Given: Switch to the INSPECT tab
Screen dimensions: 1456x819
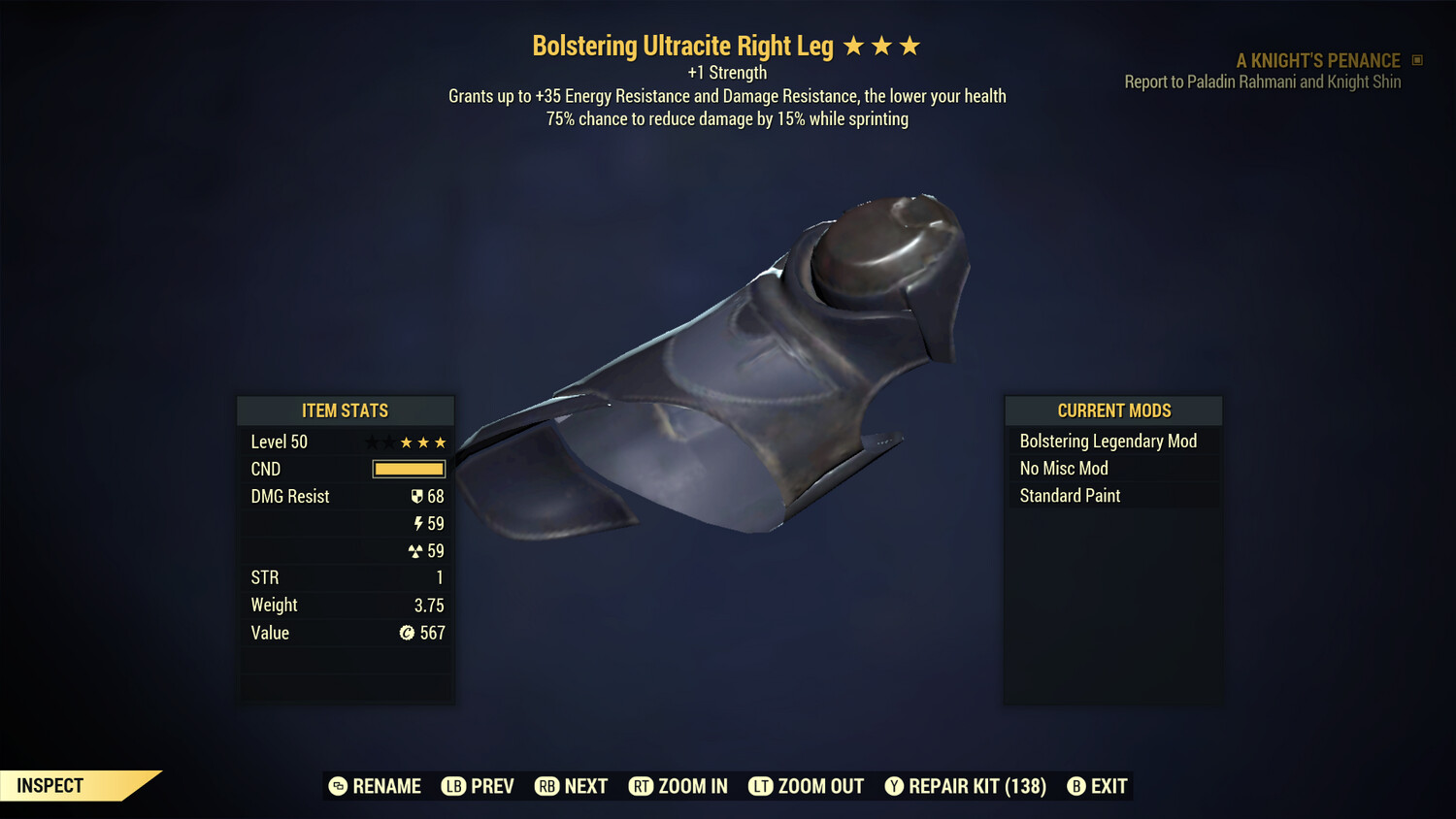Looking at the screenshot, I should pyautogui.click(x=49, y=785).
